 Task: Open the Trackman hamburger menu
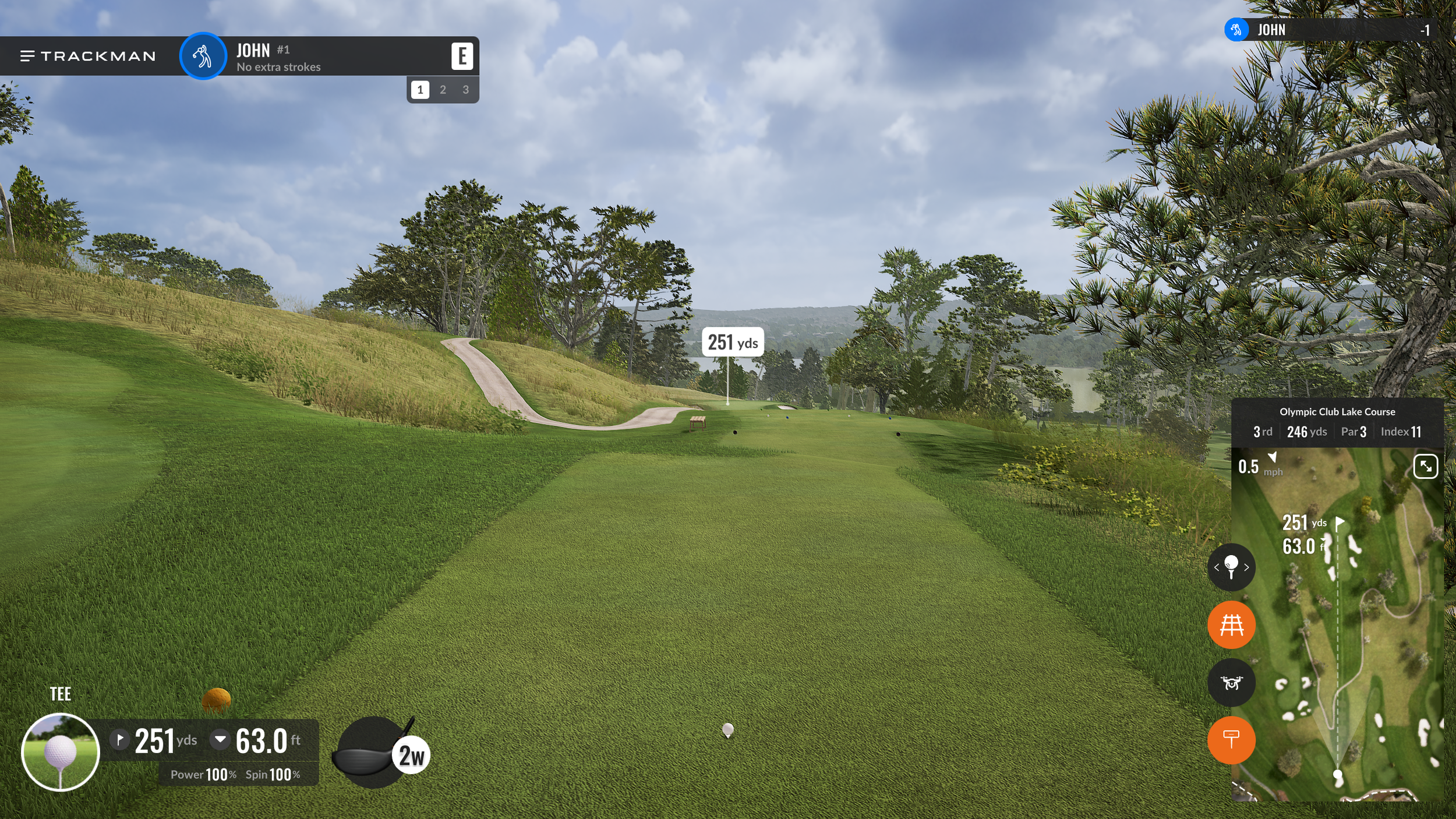click(x=27, y=56)
